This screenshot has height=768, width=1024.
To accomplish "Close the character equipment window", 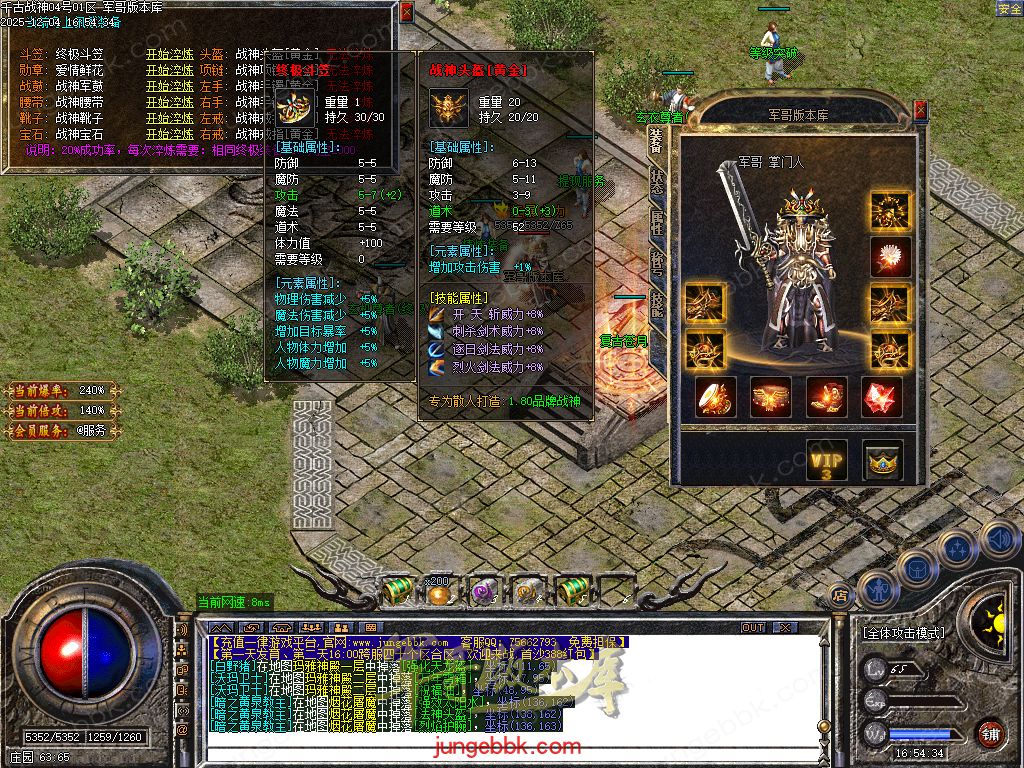I will [x=920, y=110].
